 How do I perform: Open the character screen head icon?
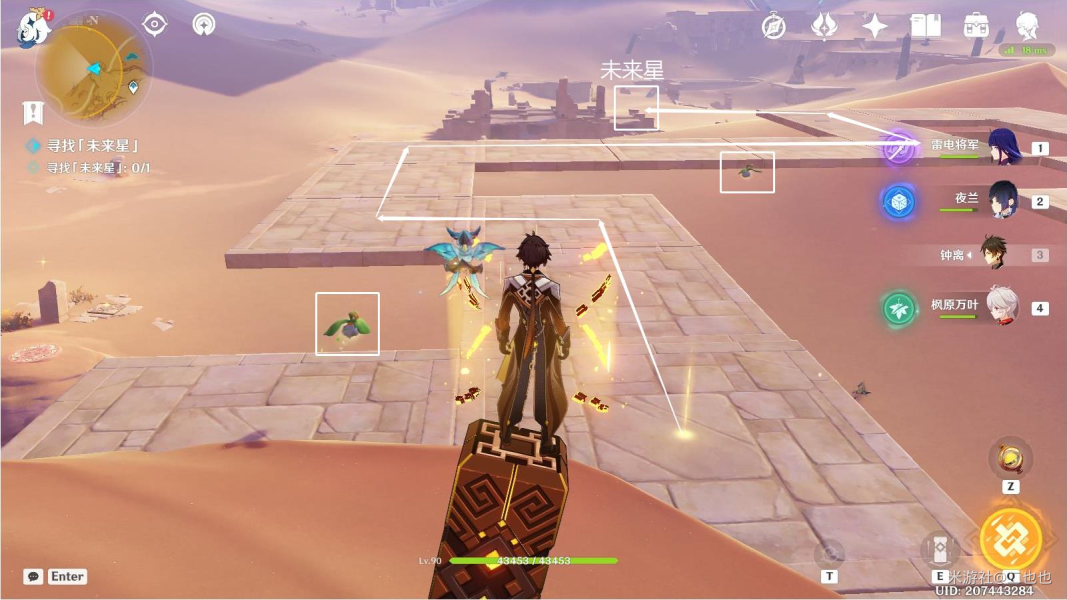pyautogui.click(x=1027, y=27)
